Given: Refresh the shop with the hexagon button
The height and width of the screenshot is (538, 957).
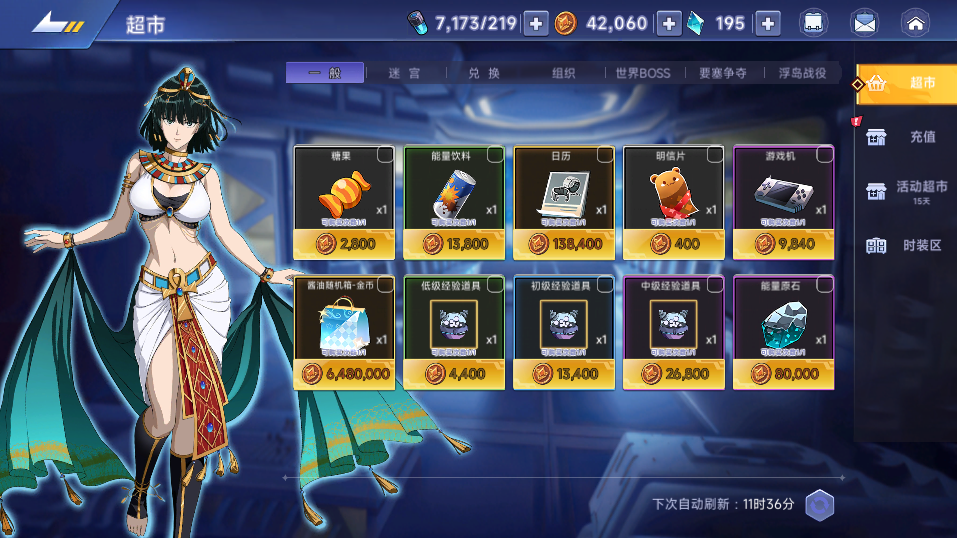Looking at the screenshot, I should tap(820, 505).
